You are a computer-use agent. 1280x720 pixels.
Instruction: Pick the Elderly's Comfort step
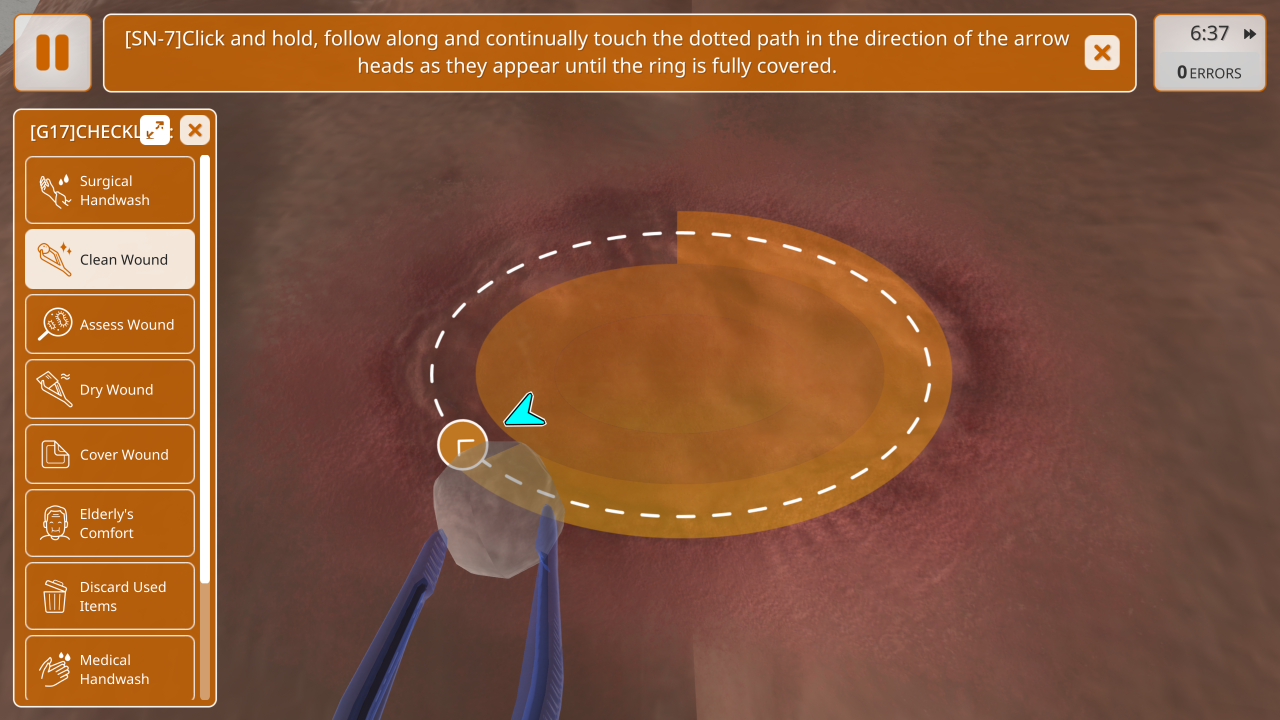pyautogui.click(x=110, y=523)
